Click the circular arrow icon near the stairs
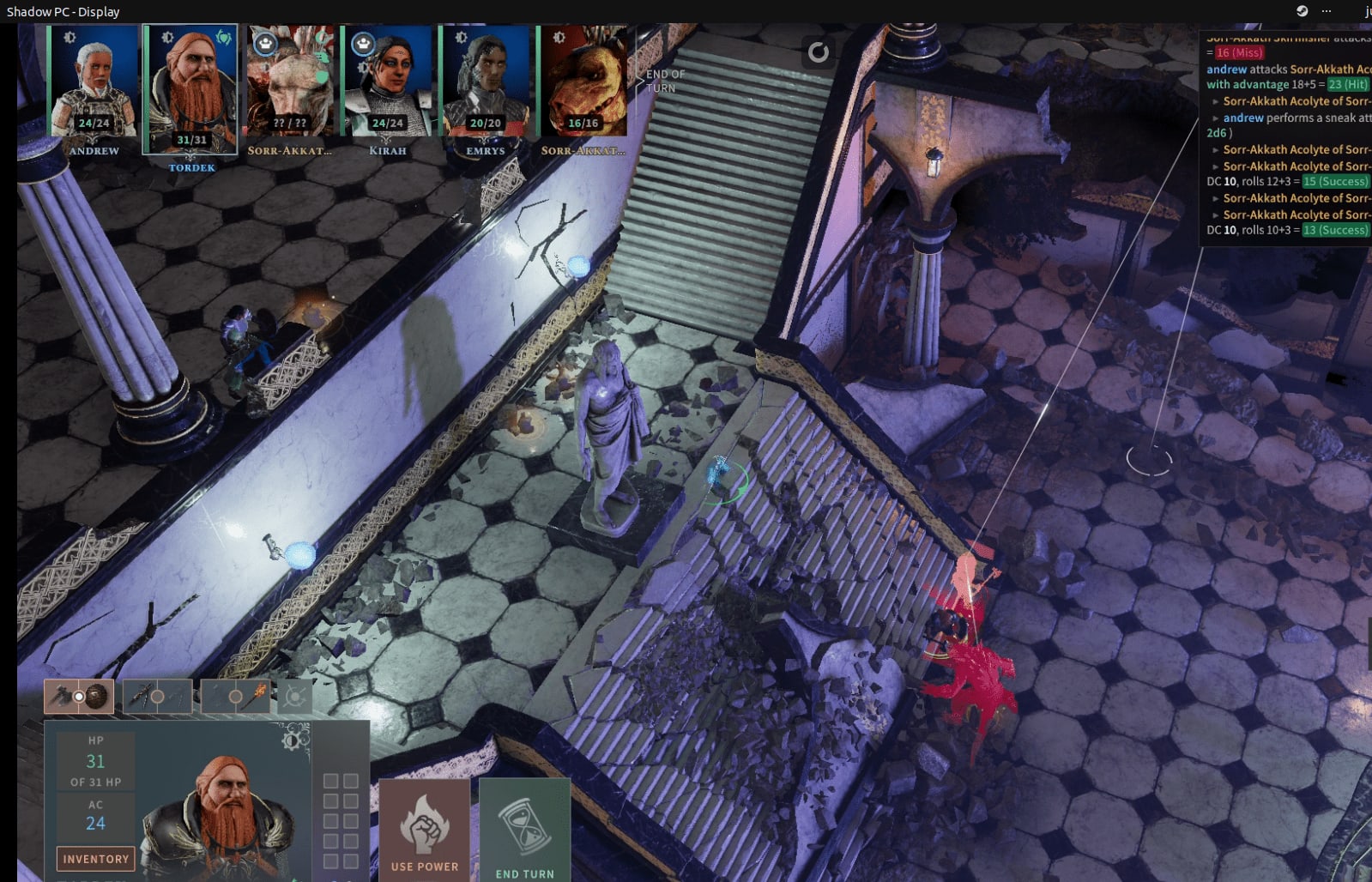This screenshot has height=882, width=1372. click(x=819, y=52)
